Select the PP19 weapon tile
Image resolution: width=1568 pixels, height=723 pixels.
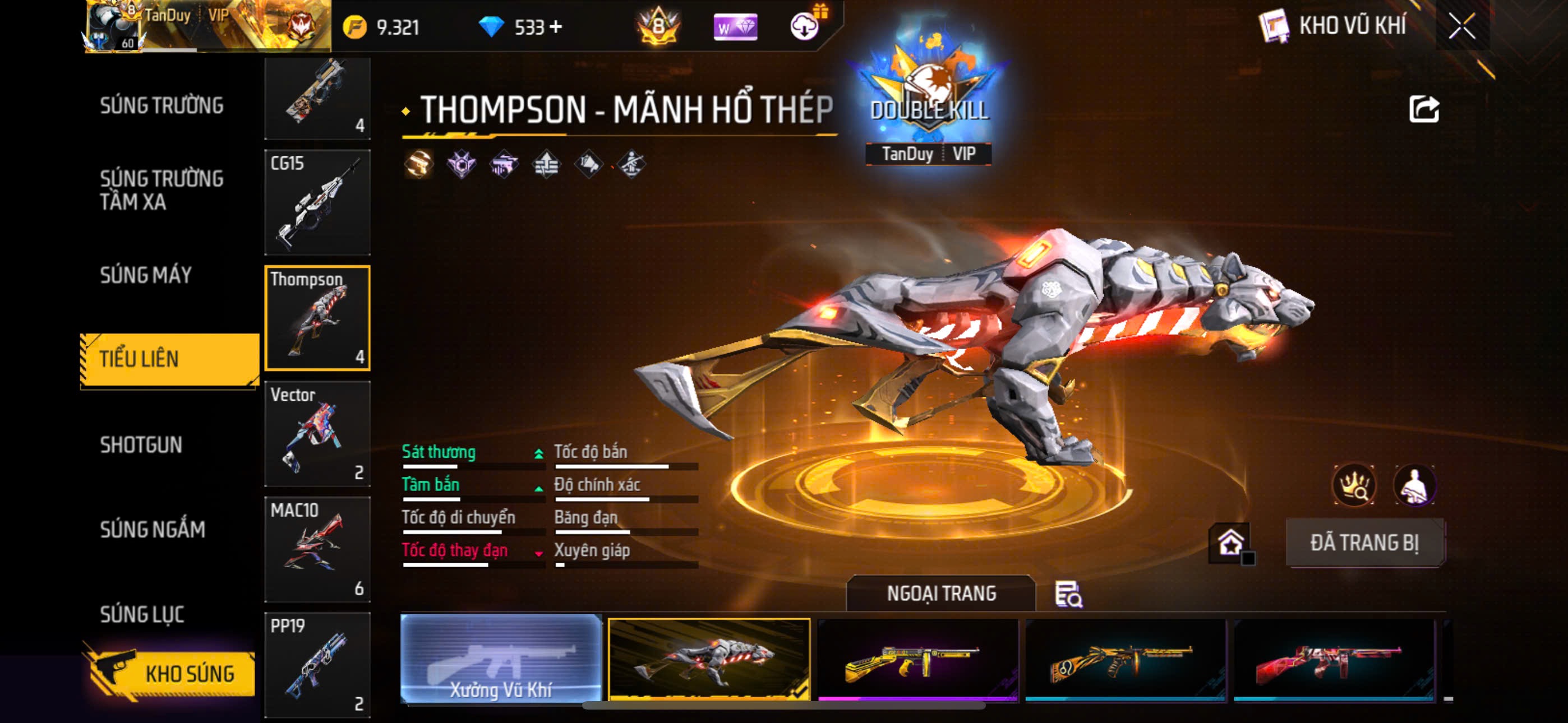(x=317, y=665)
